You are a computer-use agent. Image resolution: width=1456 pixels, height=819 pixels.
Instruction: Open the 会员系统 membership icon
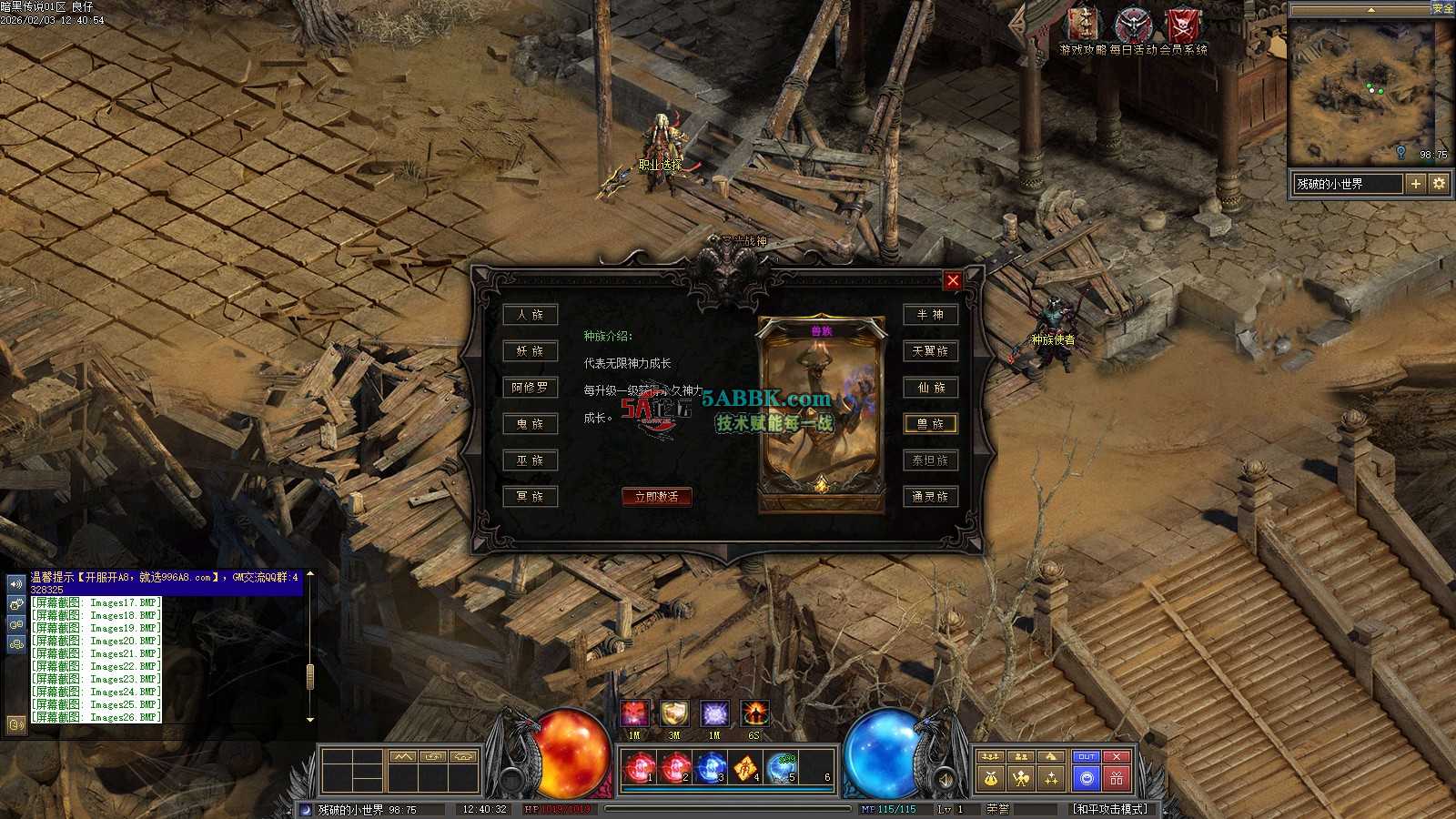[x=1182, y=25]
